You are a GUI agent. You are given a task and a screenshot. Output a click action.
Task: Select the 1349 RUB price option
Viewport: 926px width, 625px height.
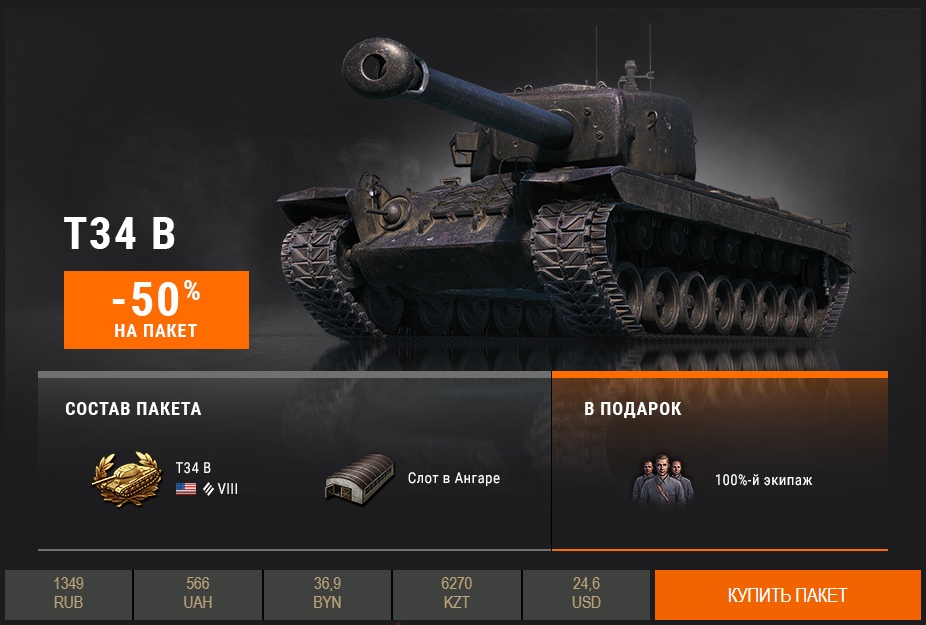point(68,594)
